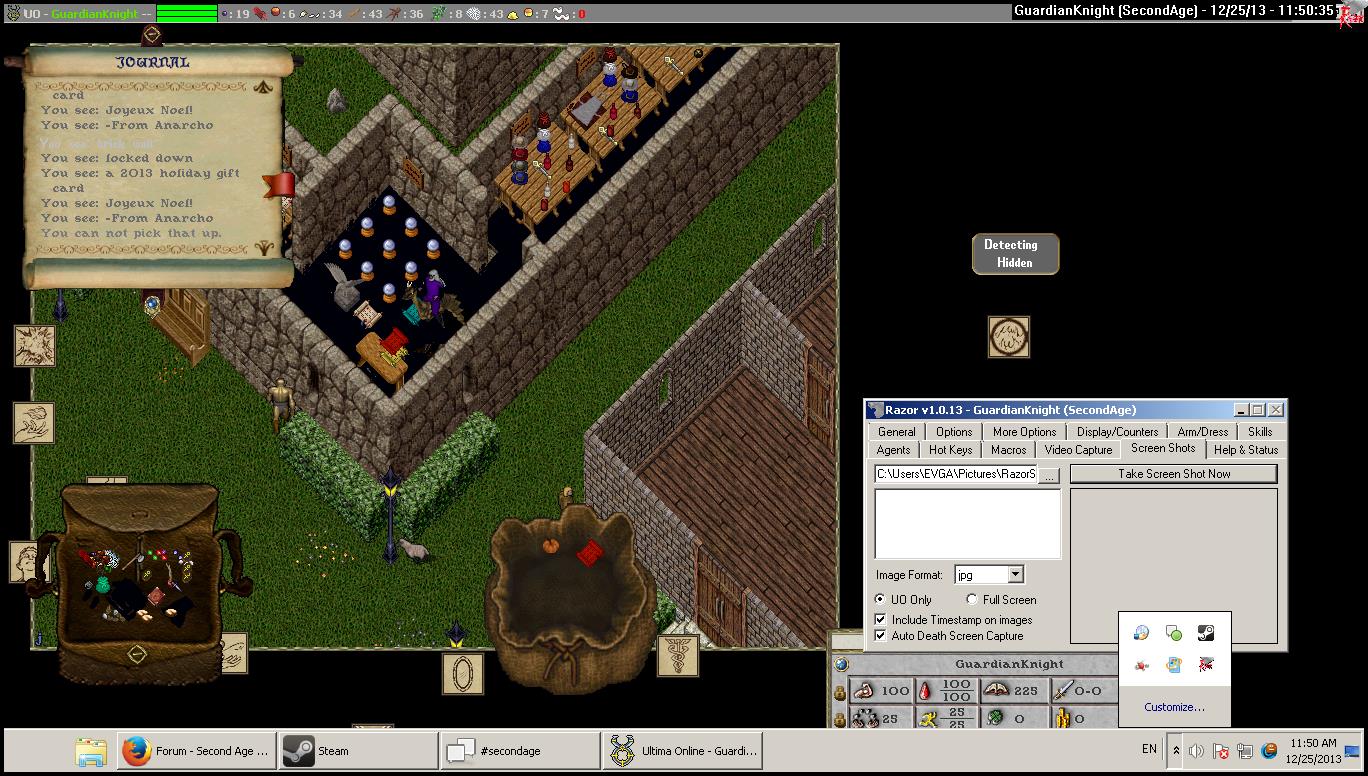Show the Skills tab
This screenshot has width=1368, height=776.
click(1260, 432)
